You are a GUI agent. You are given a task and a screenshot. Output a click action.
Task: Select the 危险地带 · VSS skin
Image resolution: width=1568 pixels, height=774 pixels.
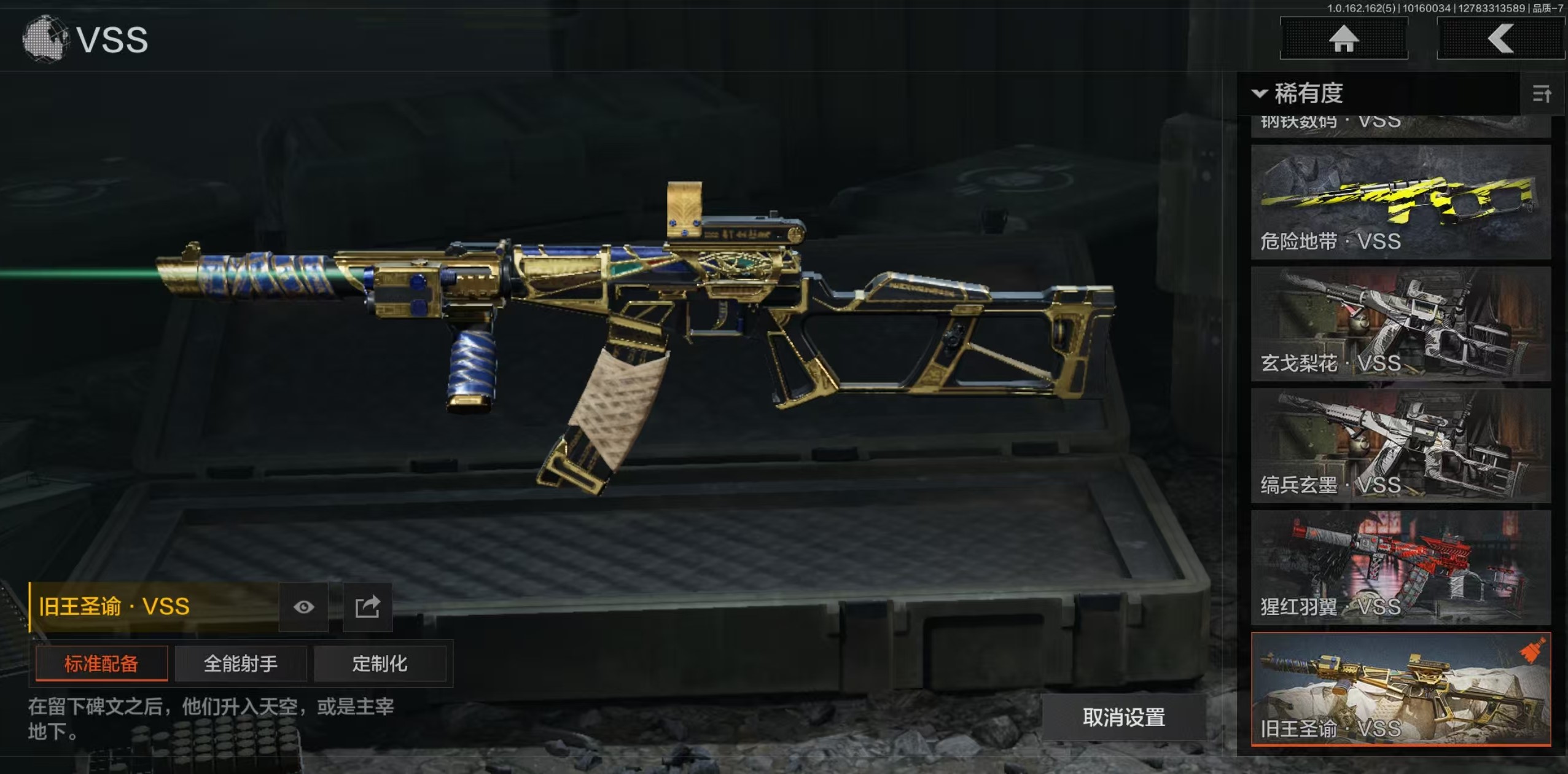tap(1400, 201)
